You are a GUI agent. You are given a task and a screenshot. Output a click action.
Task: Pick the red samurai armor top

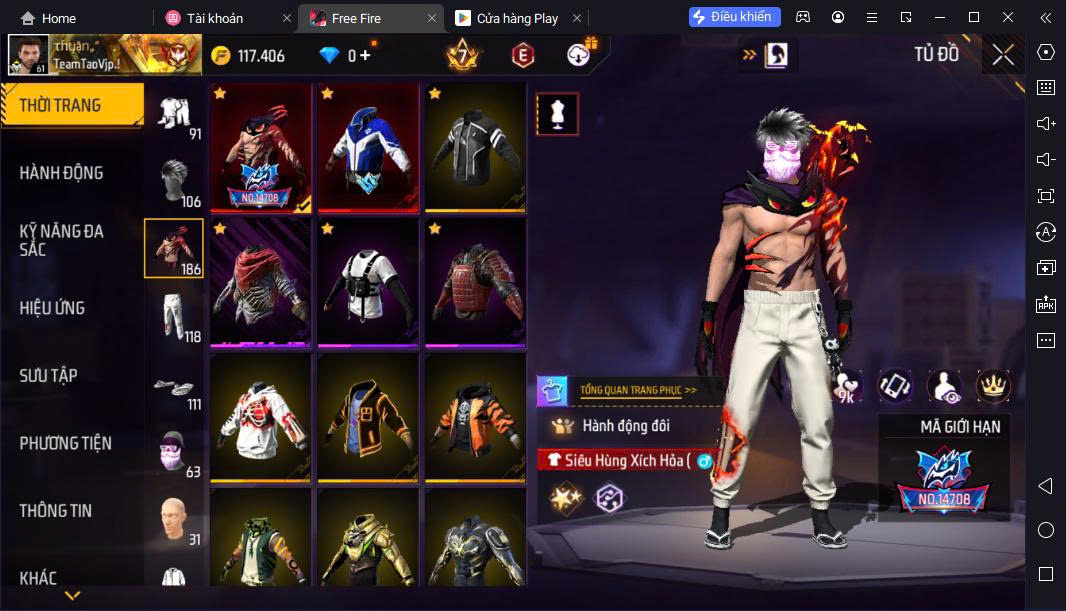(475, 281)
